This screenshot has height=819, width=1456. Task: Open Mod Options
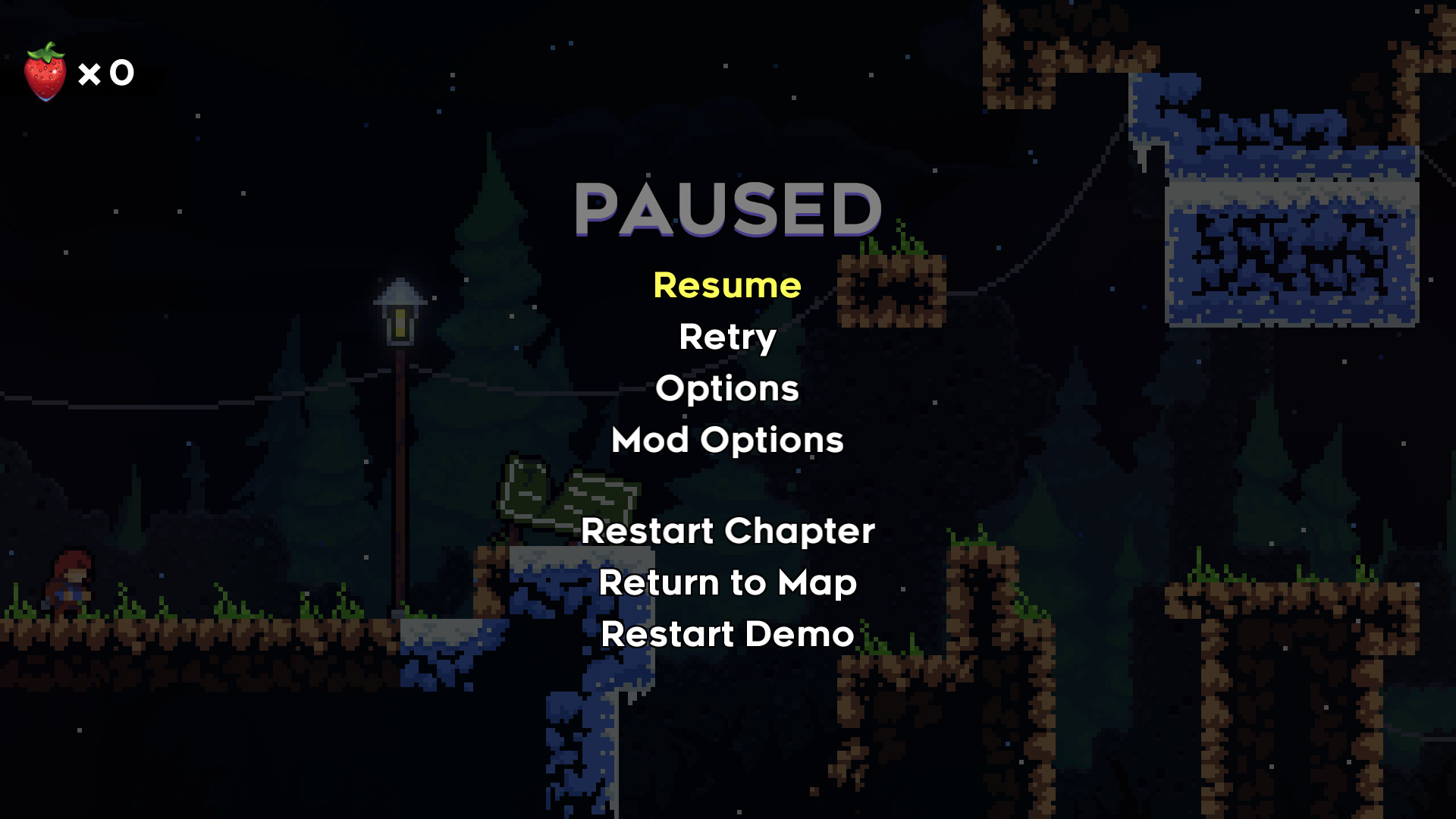pyautogui.click(x=726, y=441)
